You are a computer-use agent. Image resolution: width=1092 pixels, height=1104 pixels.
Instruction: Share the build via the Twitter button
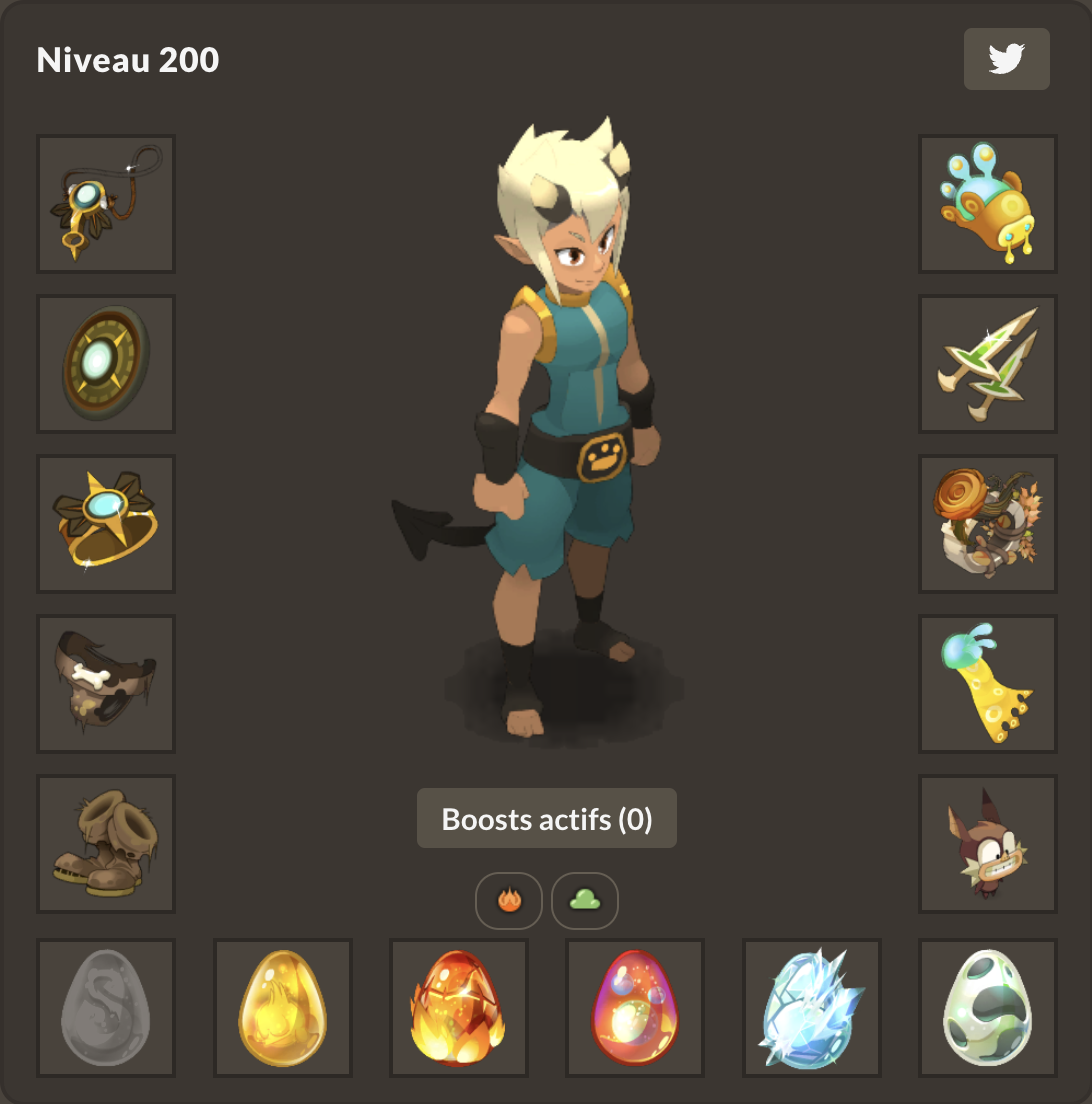(x=1006, y=59)
